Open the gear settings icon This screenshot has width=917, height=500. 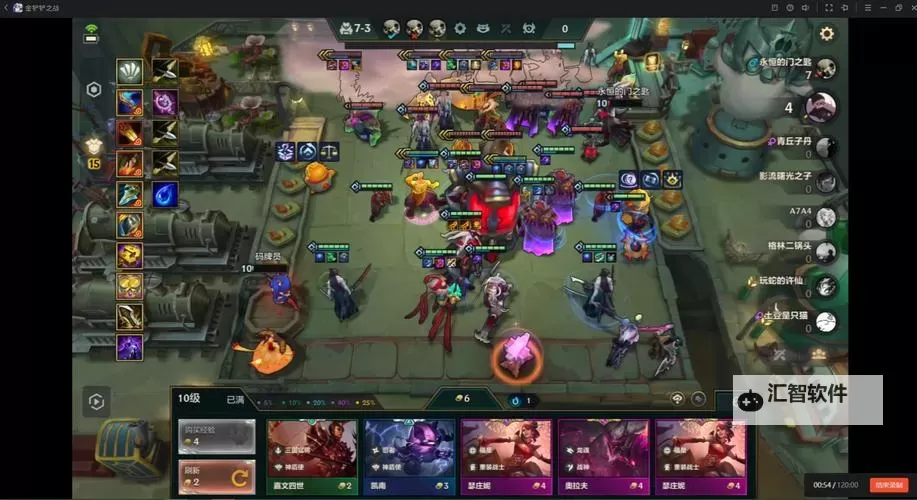(x=827, y=34)
